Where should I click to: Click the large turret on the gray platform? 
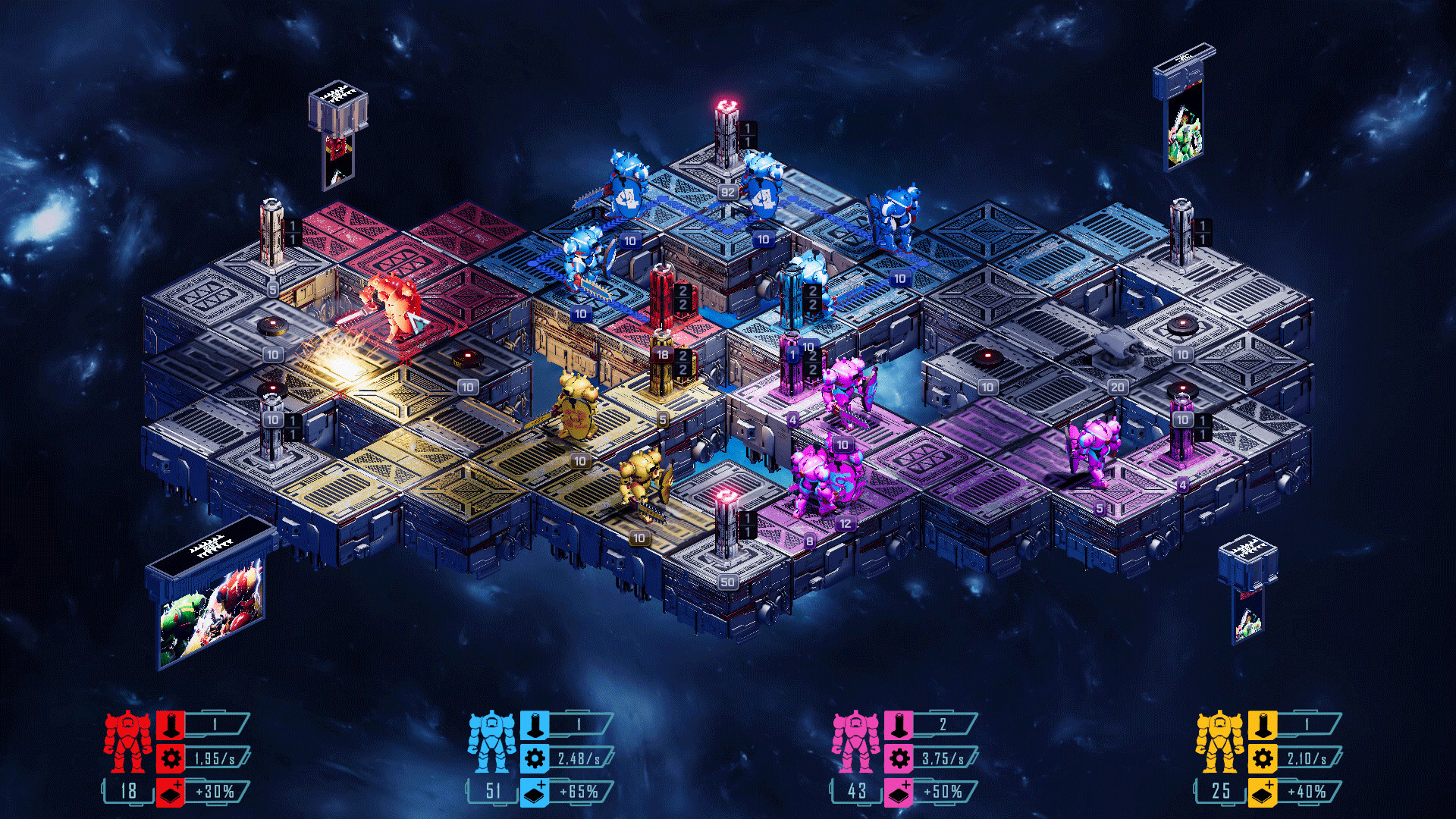point(1115,345)
